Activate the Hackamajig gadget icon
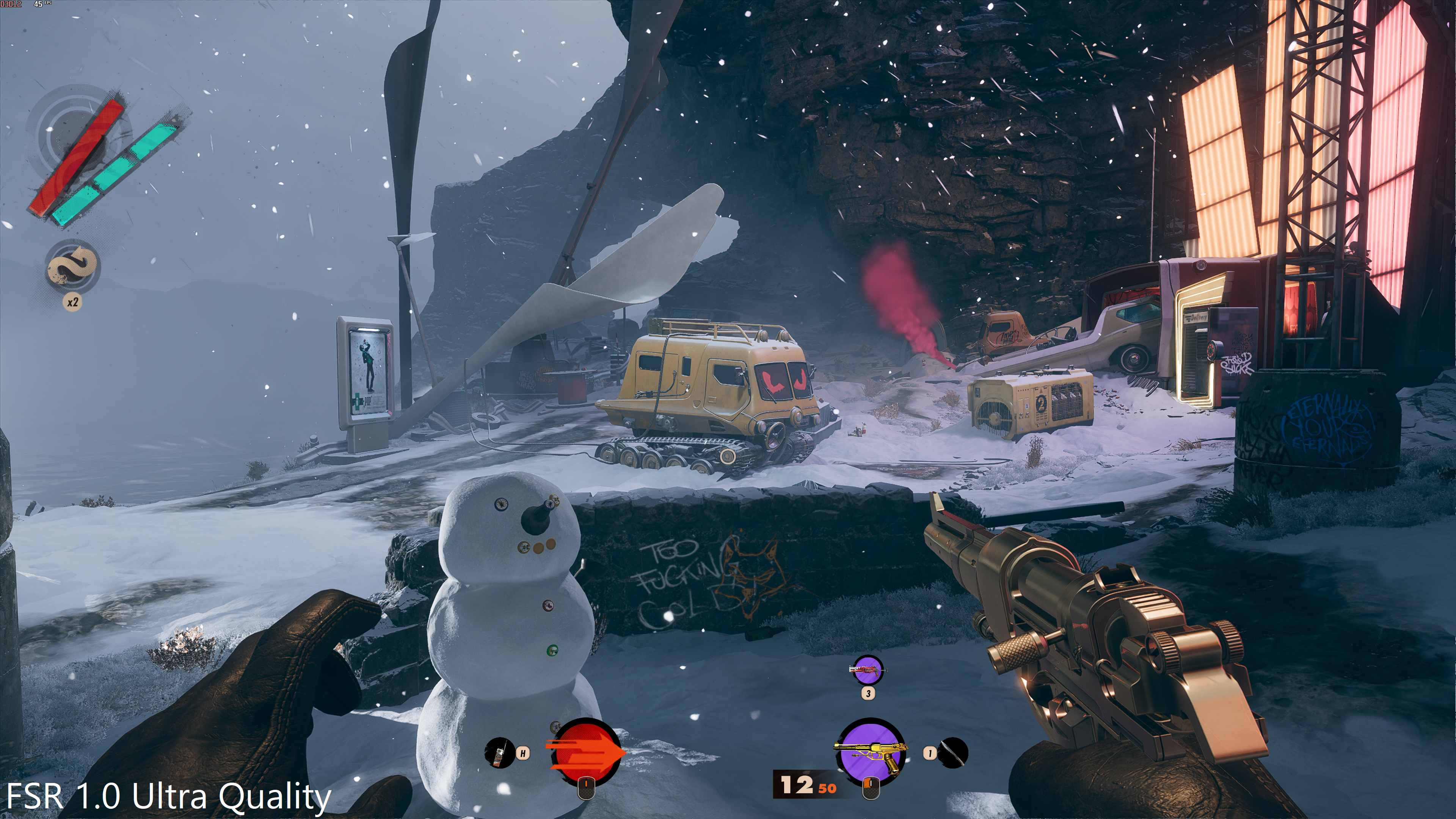The height and width of the screenshot is (819, 1456). [x=499, y=753]
